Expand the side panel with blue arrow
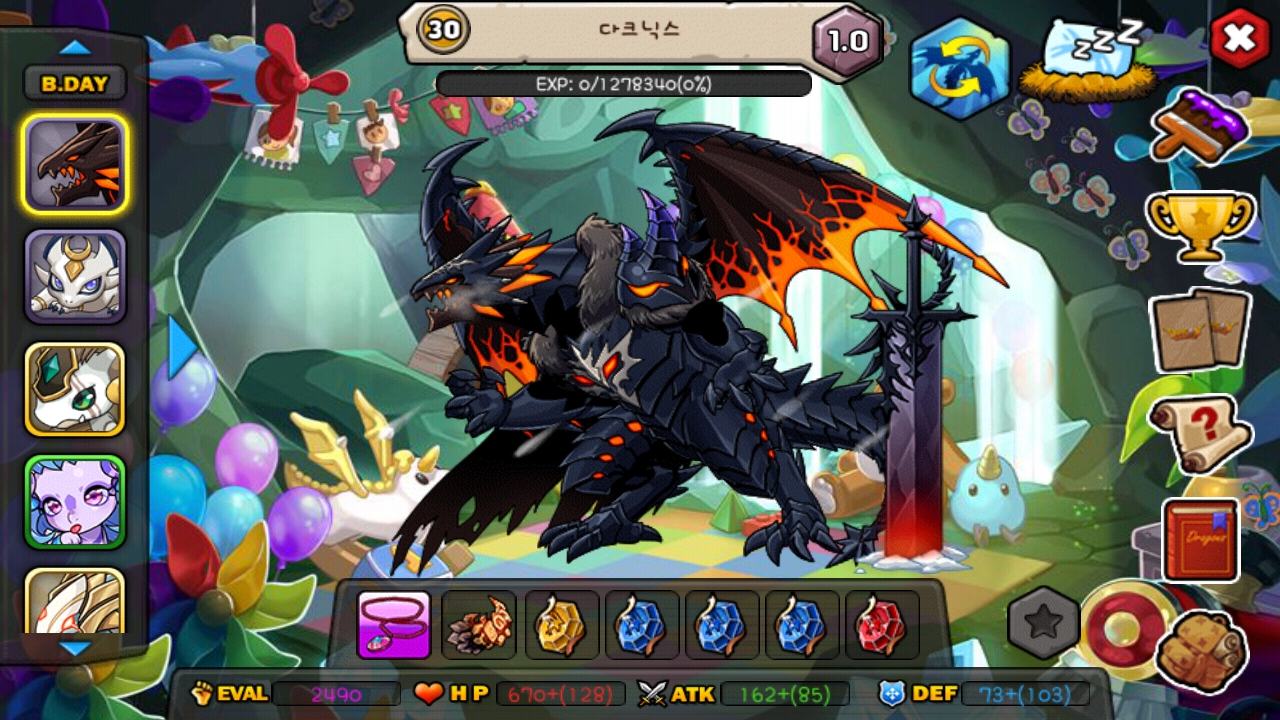 (x=182, y=347)
